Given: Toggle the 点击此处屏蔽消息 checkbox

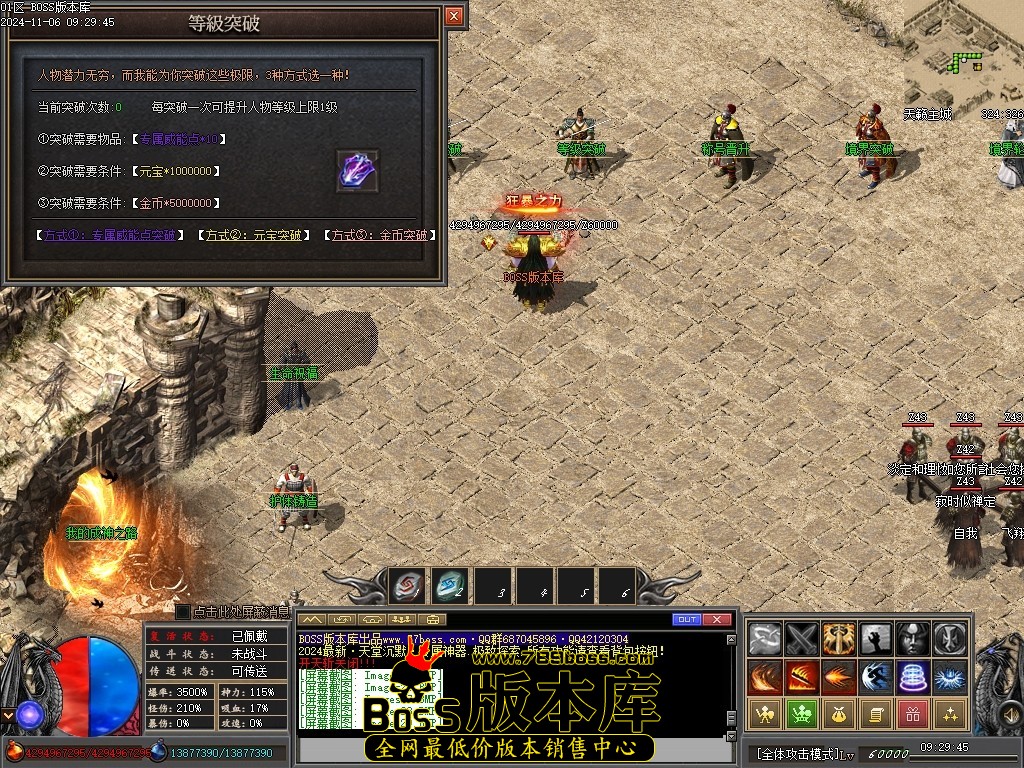Looking at the screenshot, I should [x=183, y=611].
